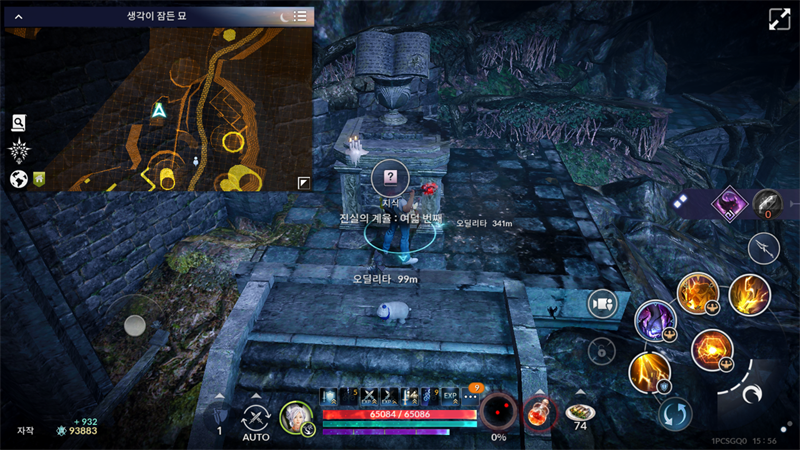The image size is (800, 450).
Task: Open the list menu icon on minimap header
Action: pyautogui.click(x=300, y=16)
